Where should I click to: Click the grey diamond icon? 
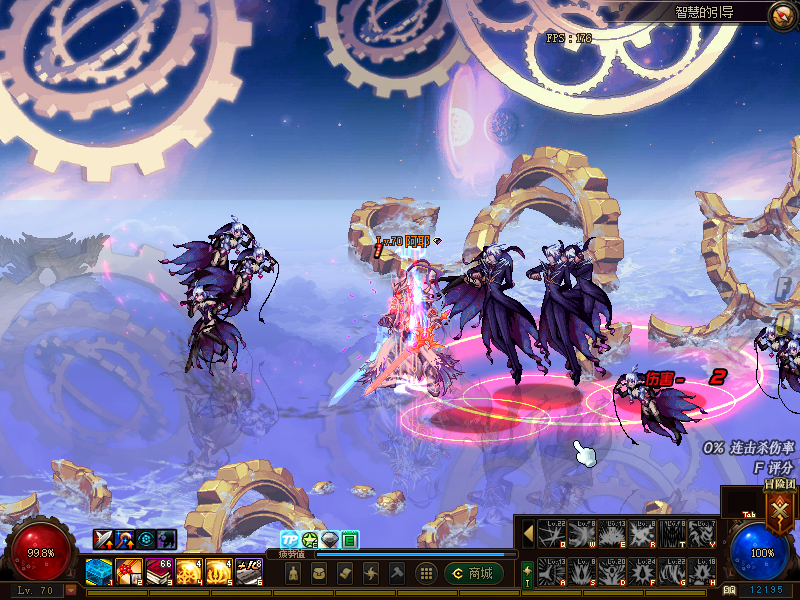pyautogui.click(x=329, y=540)
